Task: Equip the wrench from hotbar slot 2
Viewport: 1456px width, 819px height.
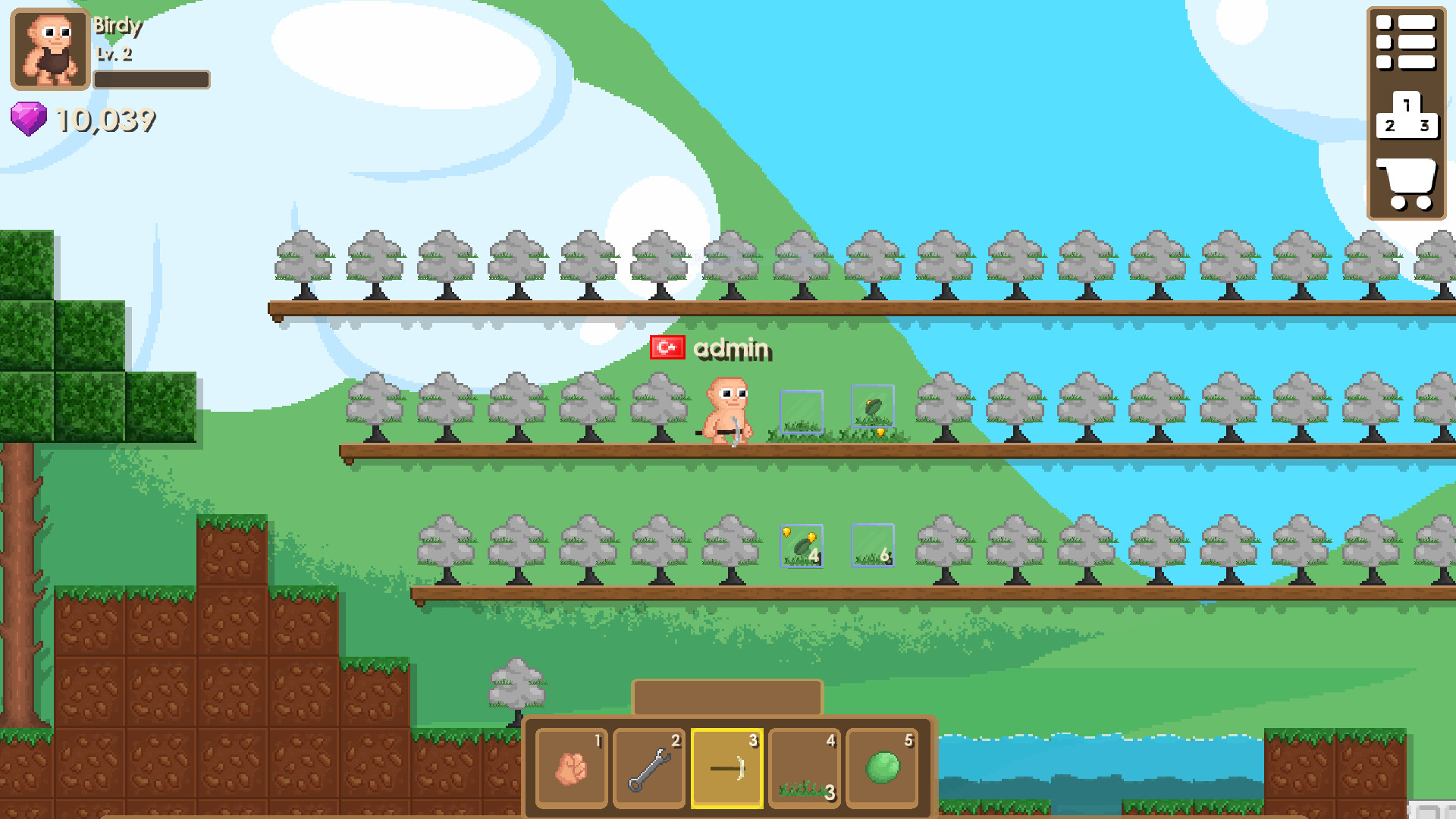Action: [x=649, y=767]
